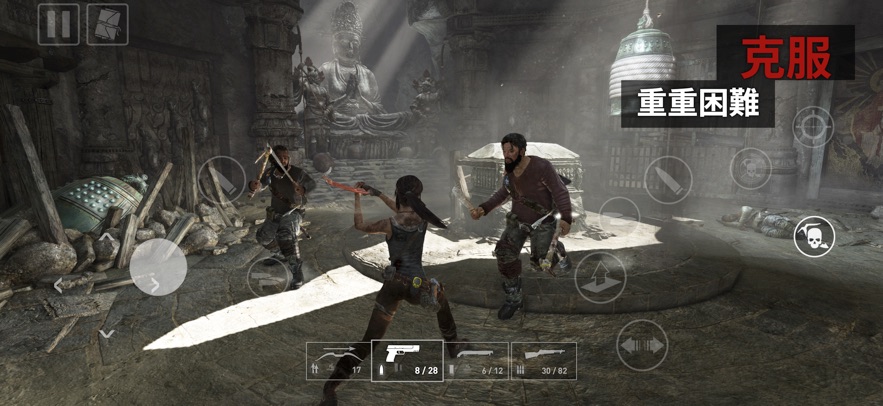Pause the game
Image resolution: width=883 pixels, height=406 pixels.
[x=58, y=24]
